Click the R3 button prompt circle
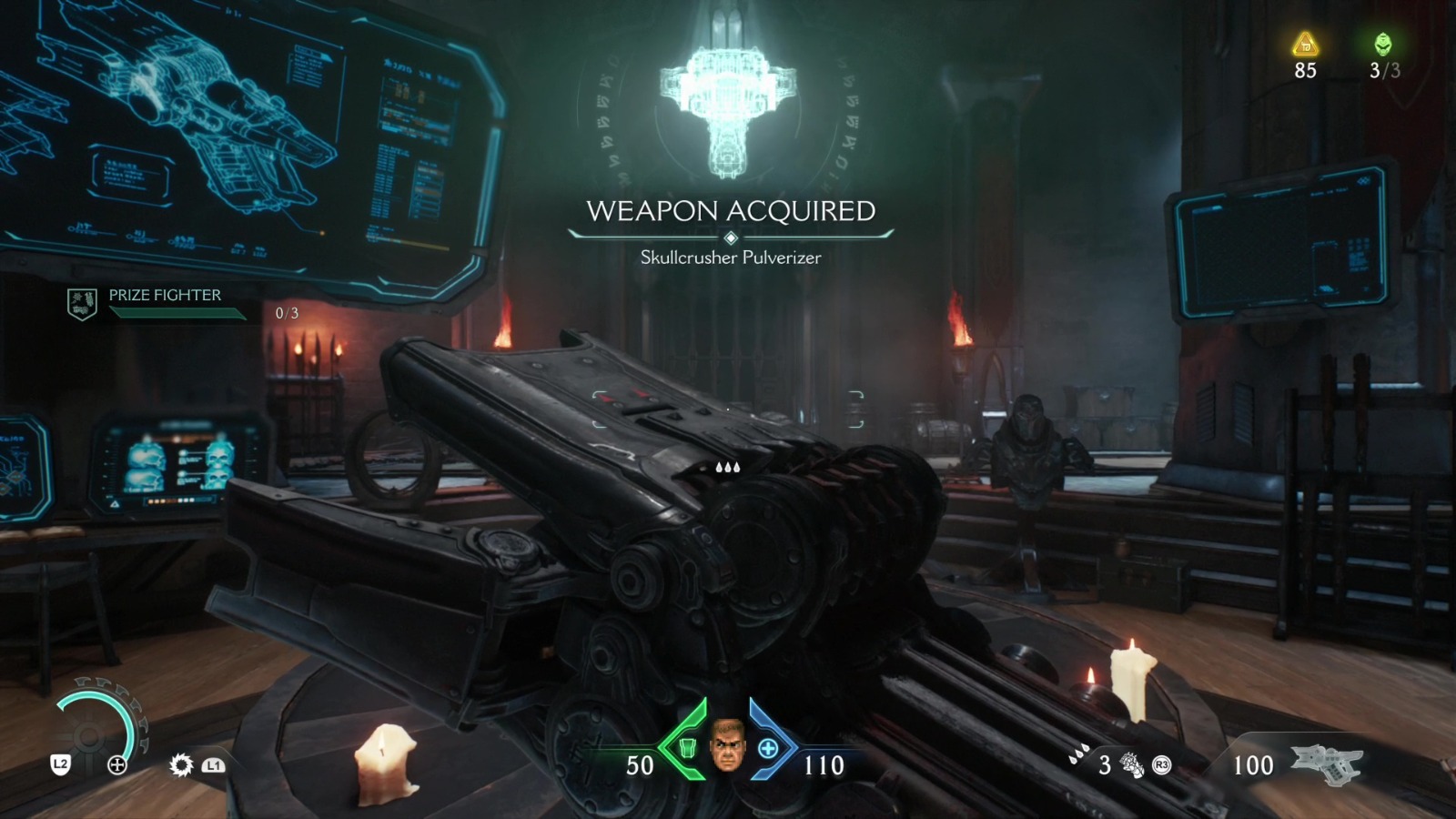The width and height of the screenshot is (1456, 819). tap(1161, 764)
